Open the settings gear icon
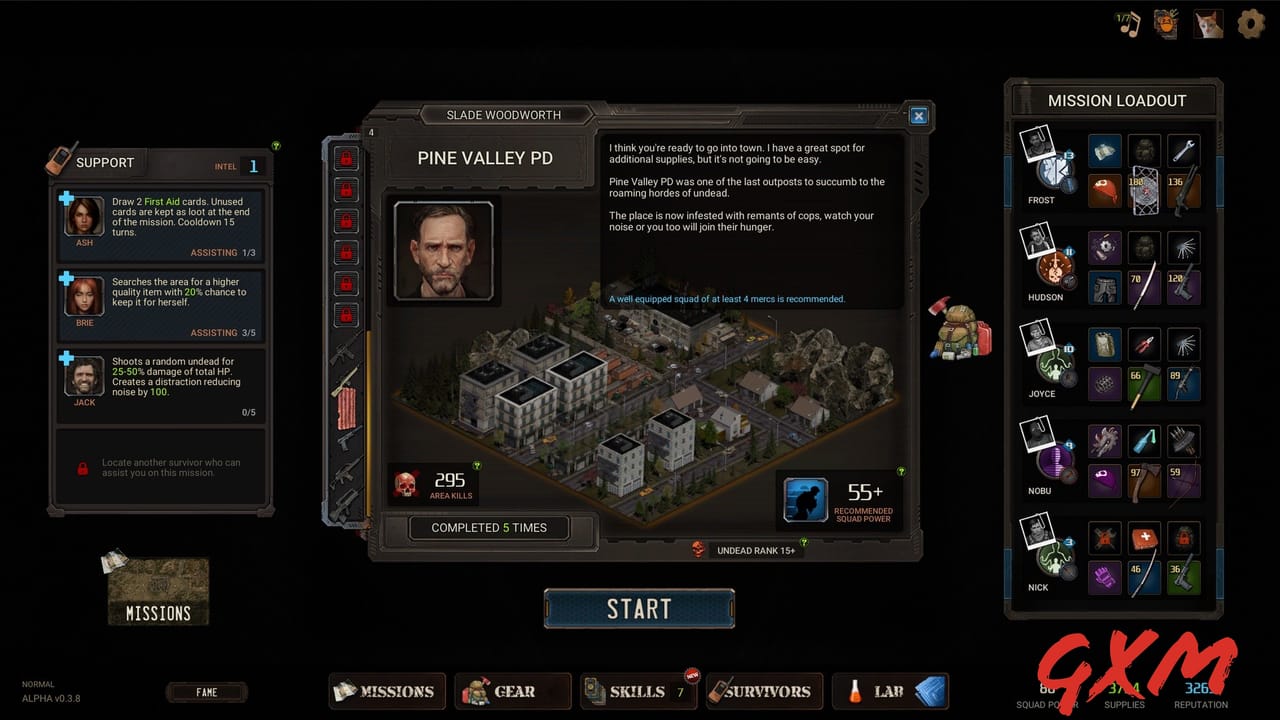This screenshot has width=1280, height=720. tap(1251, 24)
